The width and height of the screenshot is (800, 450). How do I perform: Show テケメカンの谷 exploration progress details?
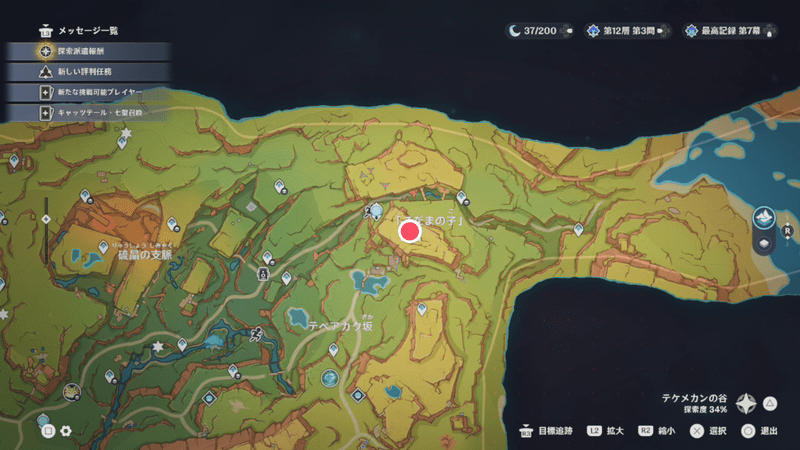[x=747, y=403]
